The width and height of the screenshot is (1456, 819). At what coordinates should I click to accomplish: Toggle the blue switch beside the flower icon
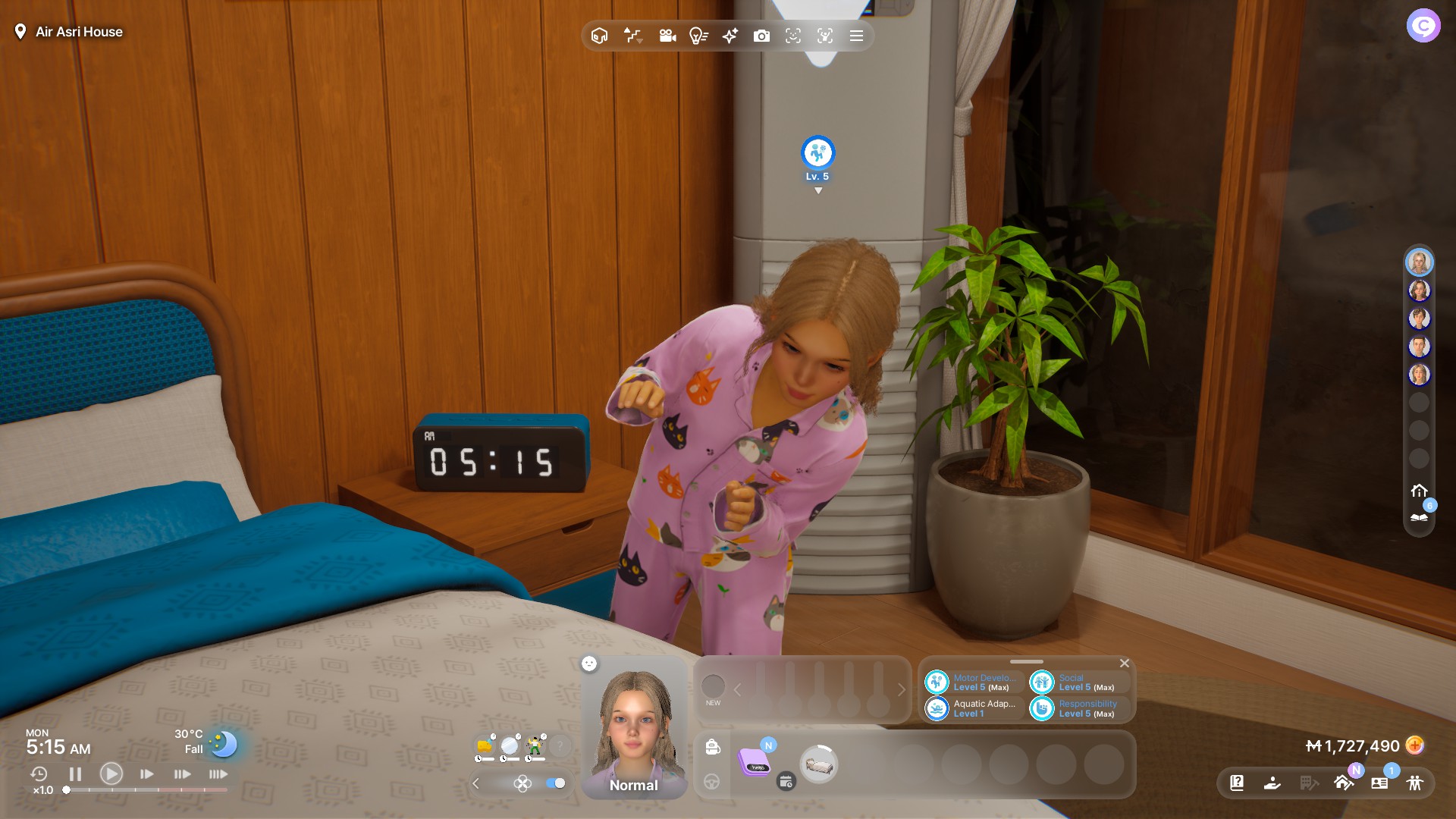(x=556, y=783)
